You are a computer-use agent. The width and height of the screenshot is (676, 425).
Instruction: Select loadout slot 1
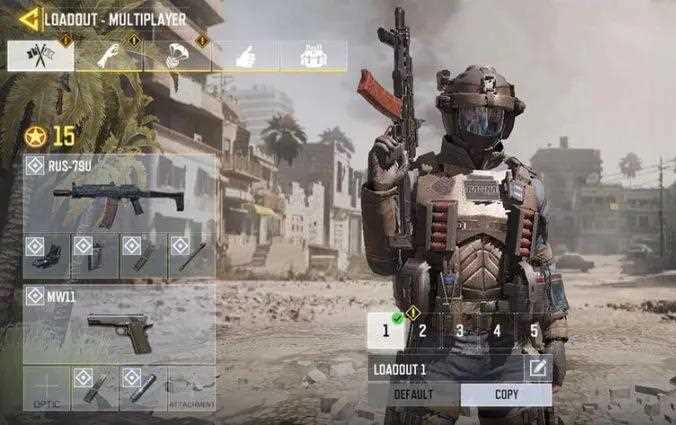386,331
